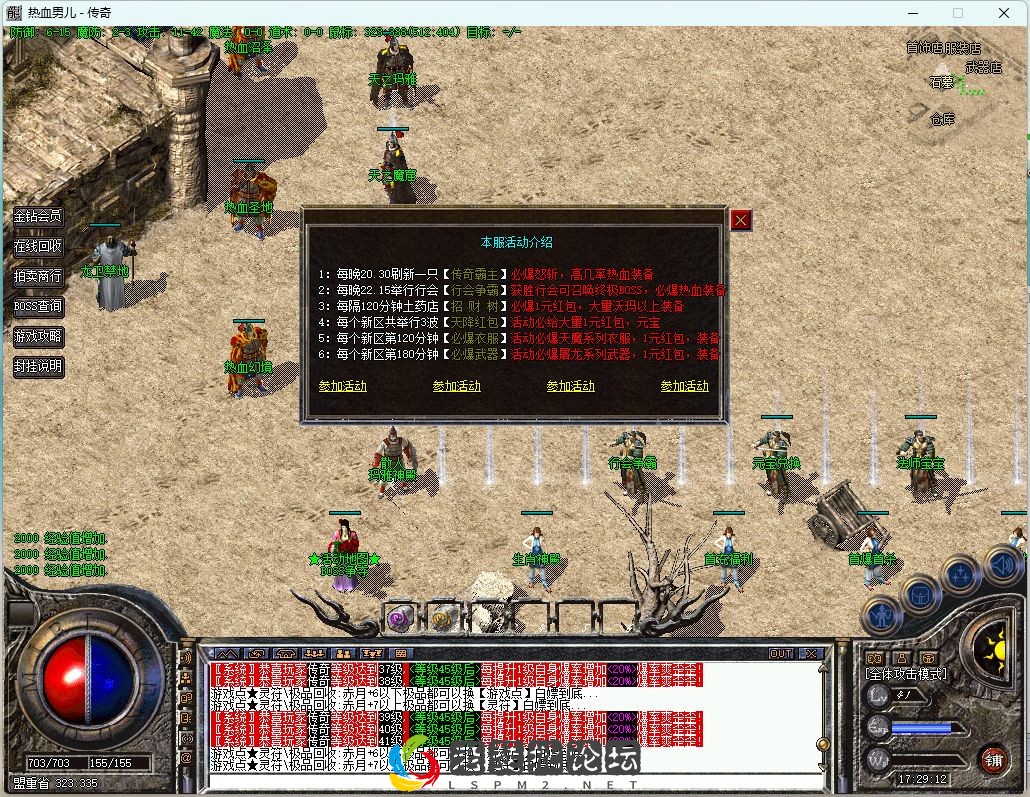Minimize the game window
1030x797 pixels.
pyautogui.click(x=912, y=13)
